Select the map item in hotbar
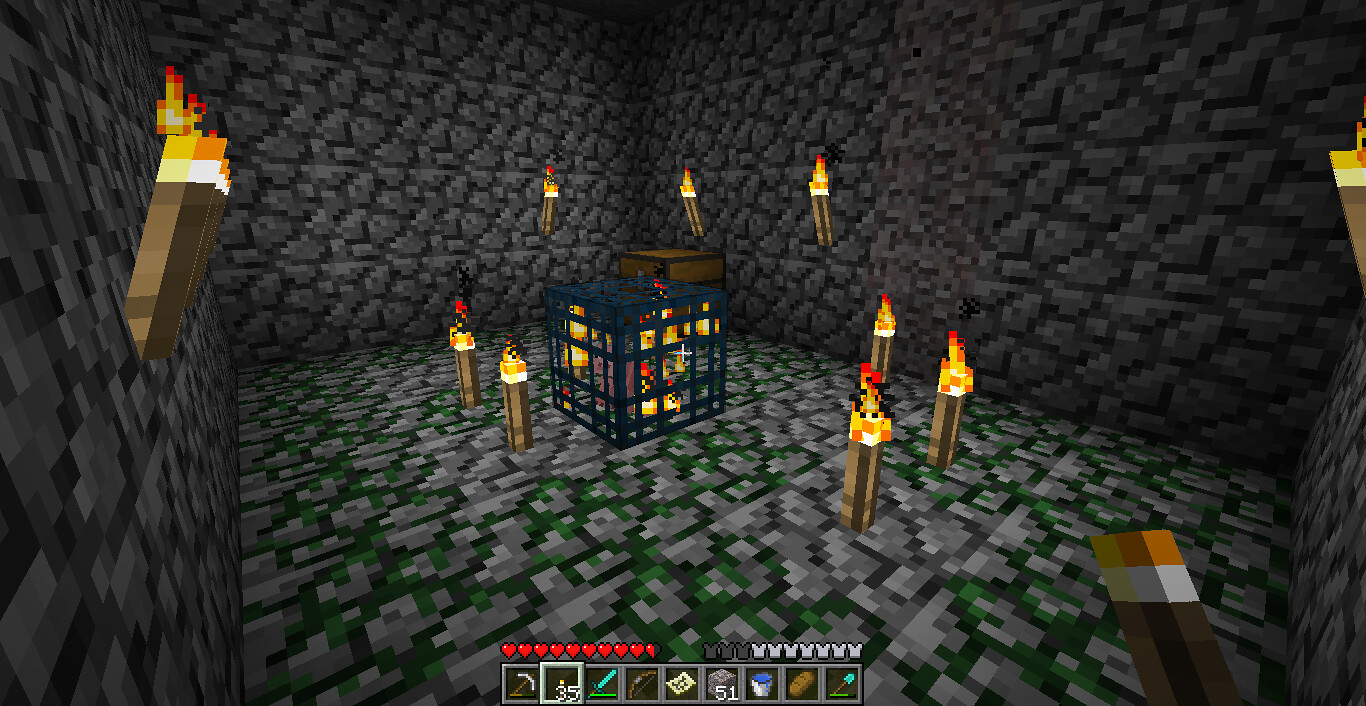The image size is (1366, 706). [682, 685]
